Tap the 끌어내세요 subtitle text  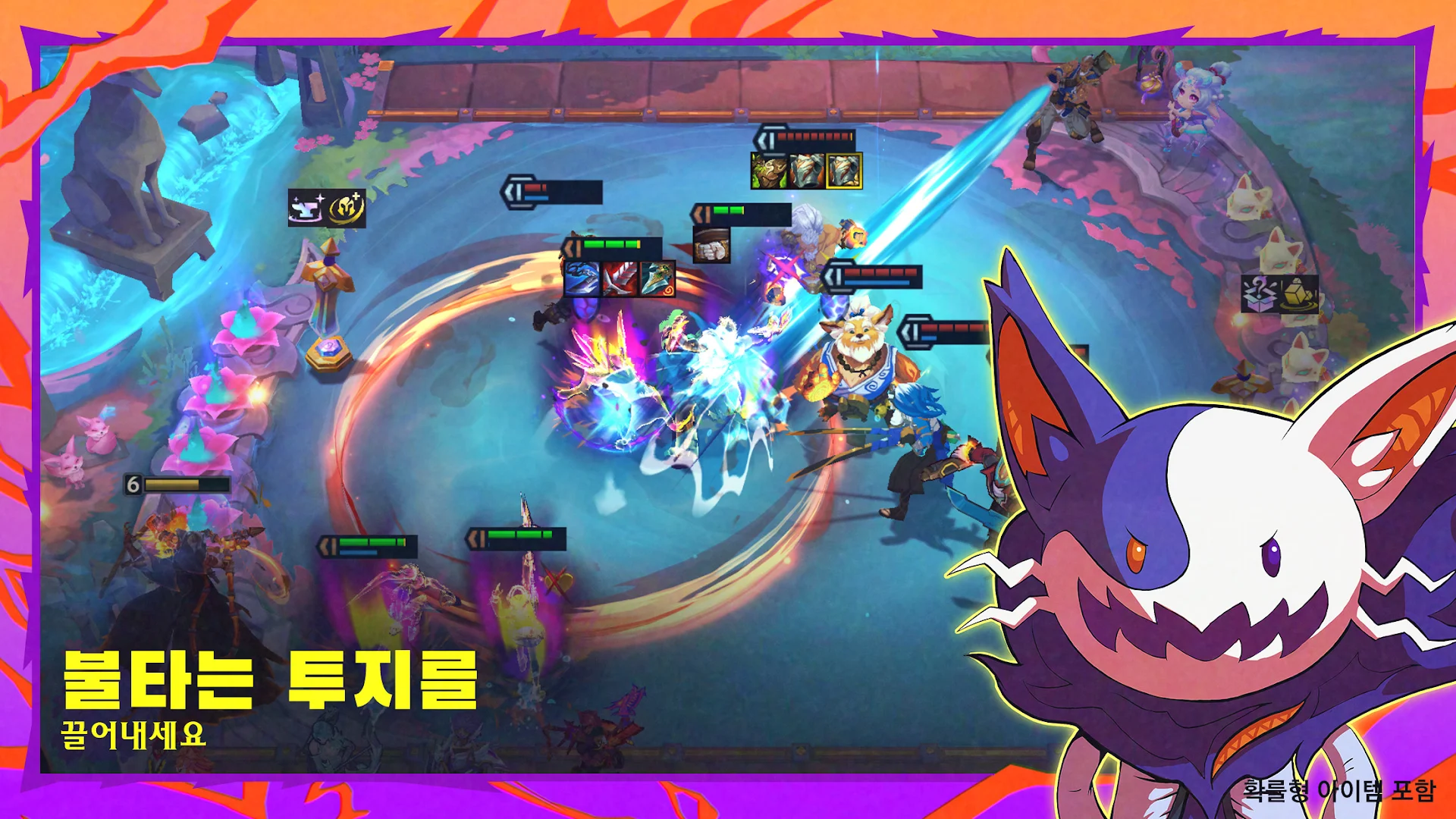(133, 732)
